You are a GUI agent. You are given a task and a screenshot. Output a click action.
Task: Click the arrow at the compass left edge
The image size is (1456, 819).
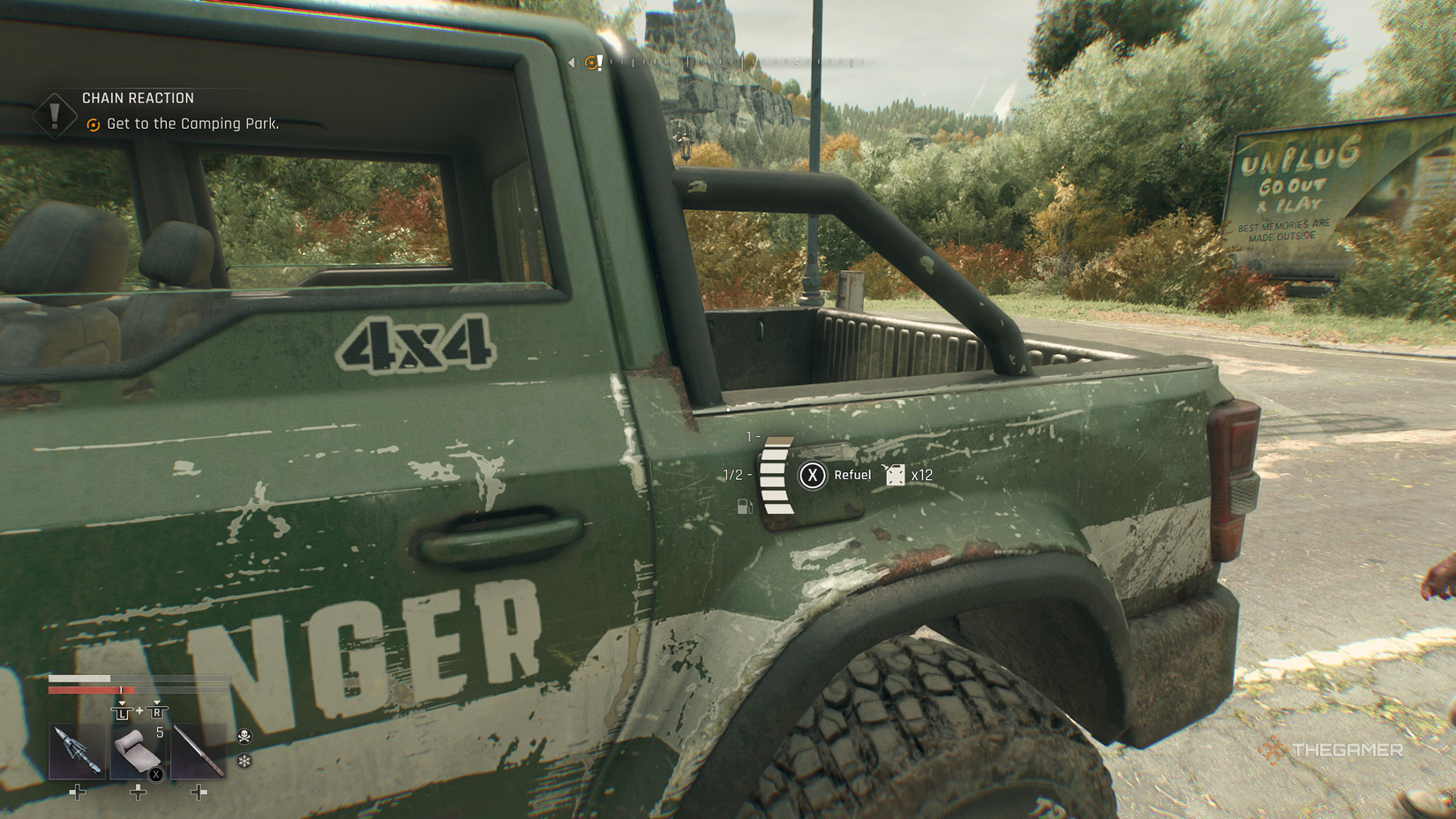pyautogui.click(x=572, y=62)
